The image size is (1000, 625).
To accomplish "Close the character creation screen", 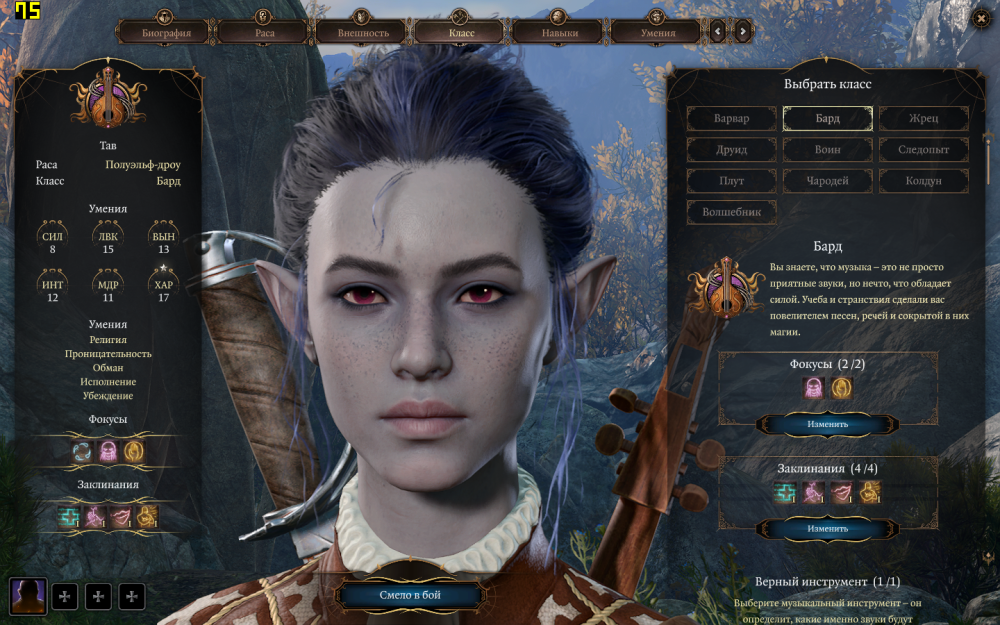I will pyautogui.click(x=980, y=18).
